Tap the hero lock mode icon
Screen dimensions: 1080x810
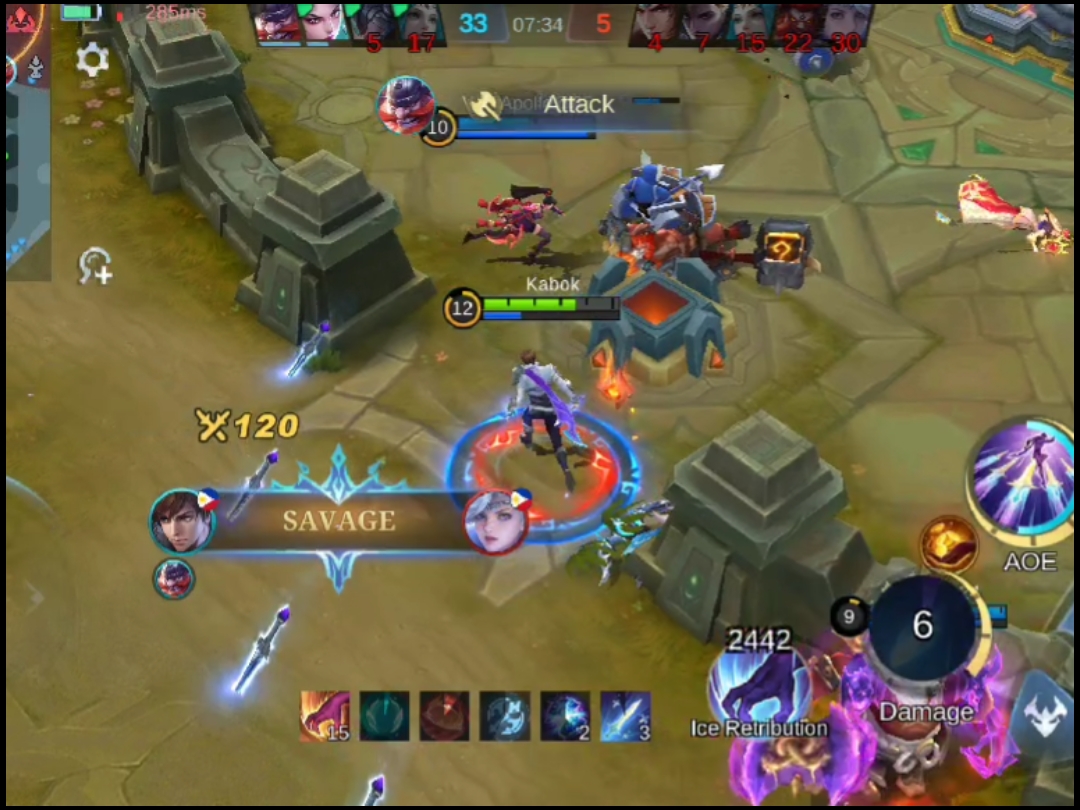(96, 266)
